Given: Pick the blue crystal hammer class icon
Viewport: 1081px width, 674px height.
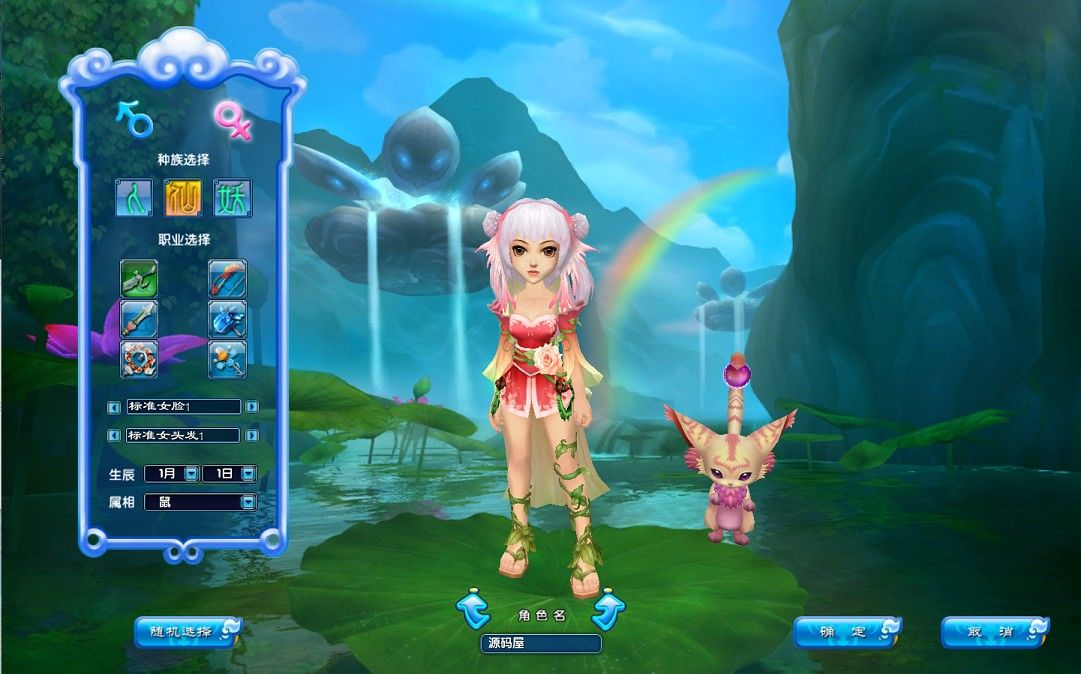Looking at the screenshot, I should tap(227, 319).
